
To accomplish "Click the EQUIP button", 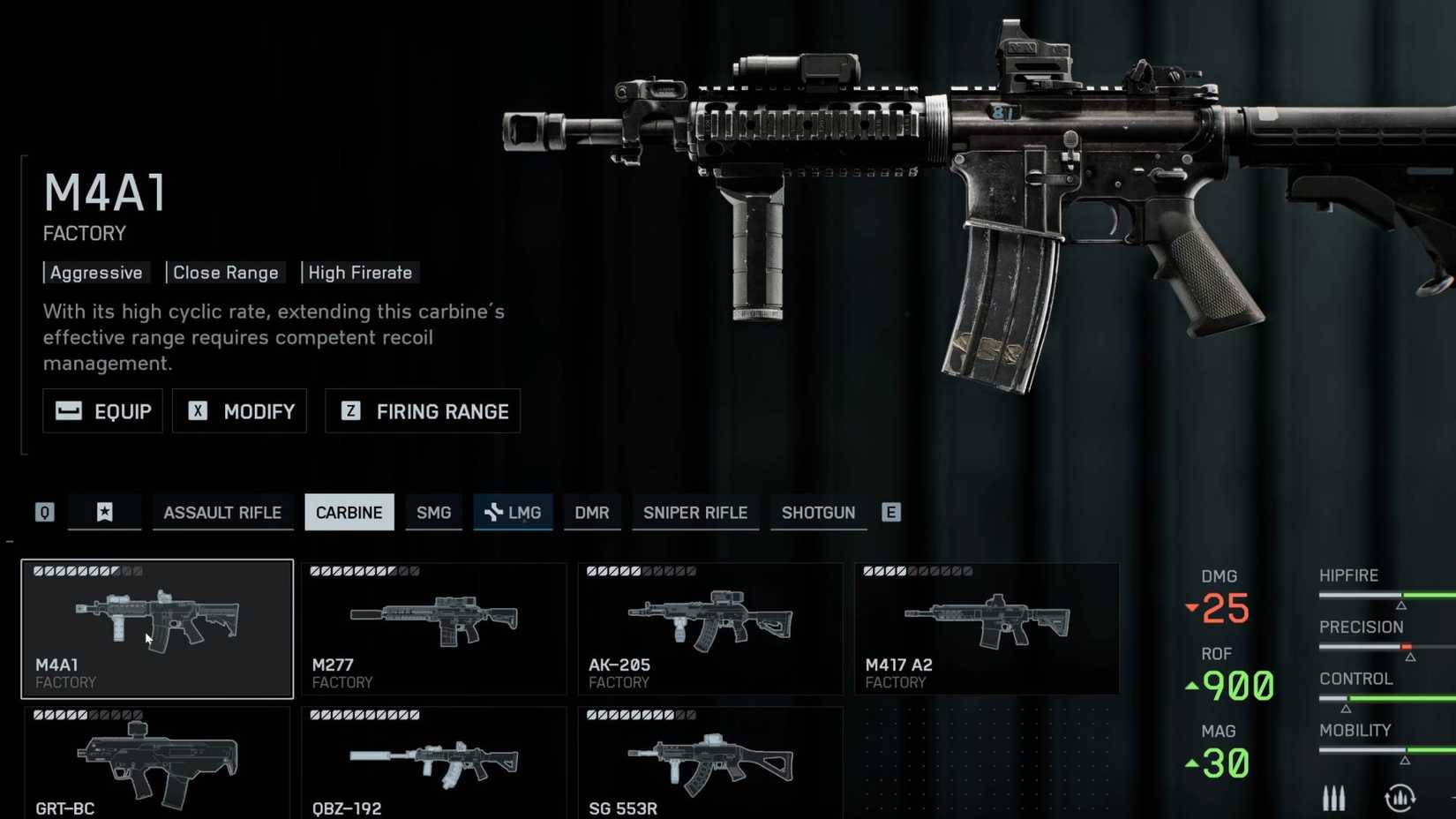I will coord(101,410).
